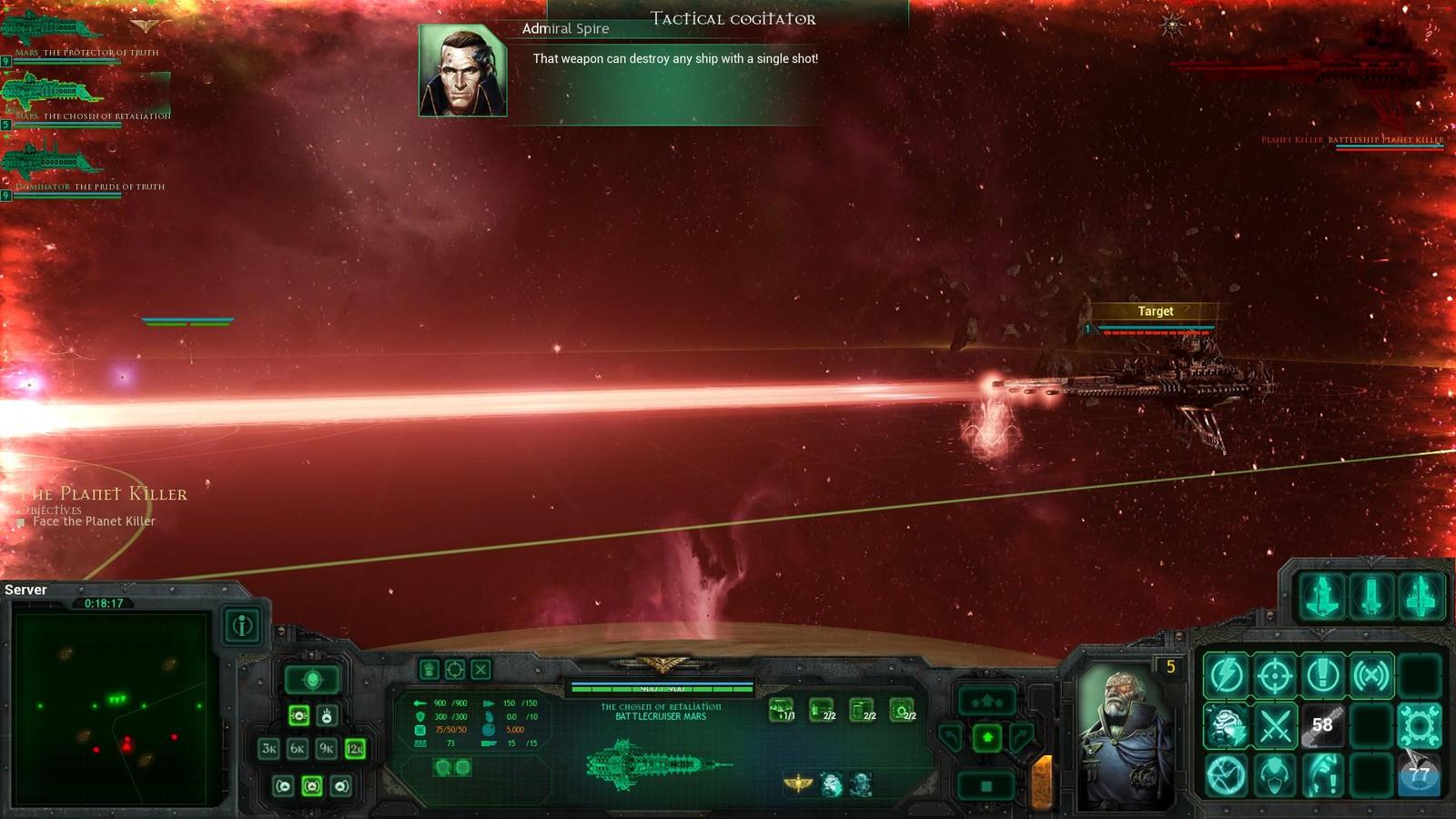Click the X cancel order button
1456x819 pixels.
point(480,670)
